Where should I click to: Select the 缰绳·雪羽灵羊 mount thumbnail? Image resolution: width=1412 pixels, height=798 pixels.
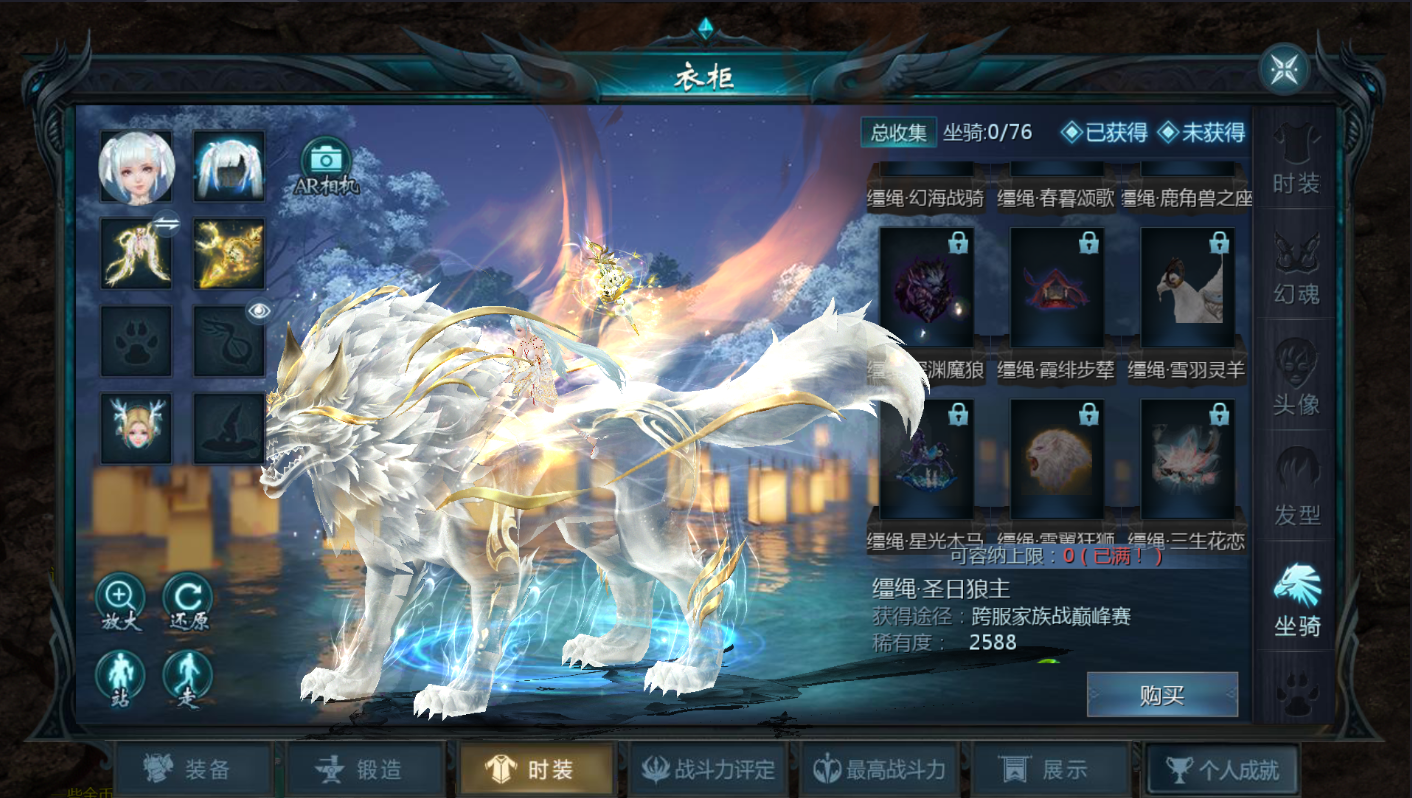(x=1186, y=285)
